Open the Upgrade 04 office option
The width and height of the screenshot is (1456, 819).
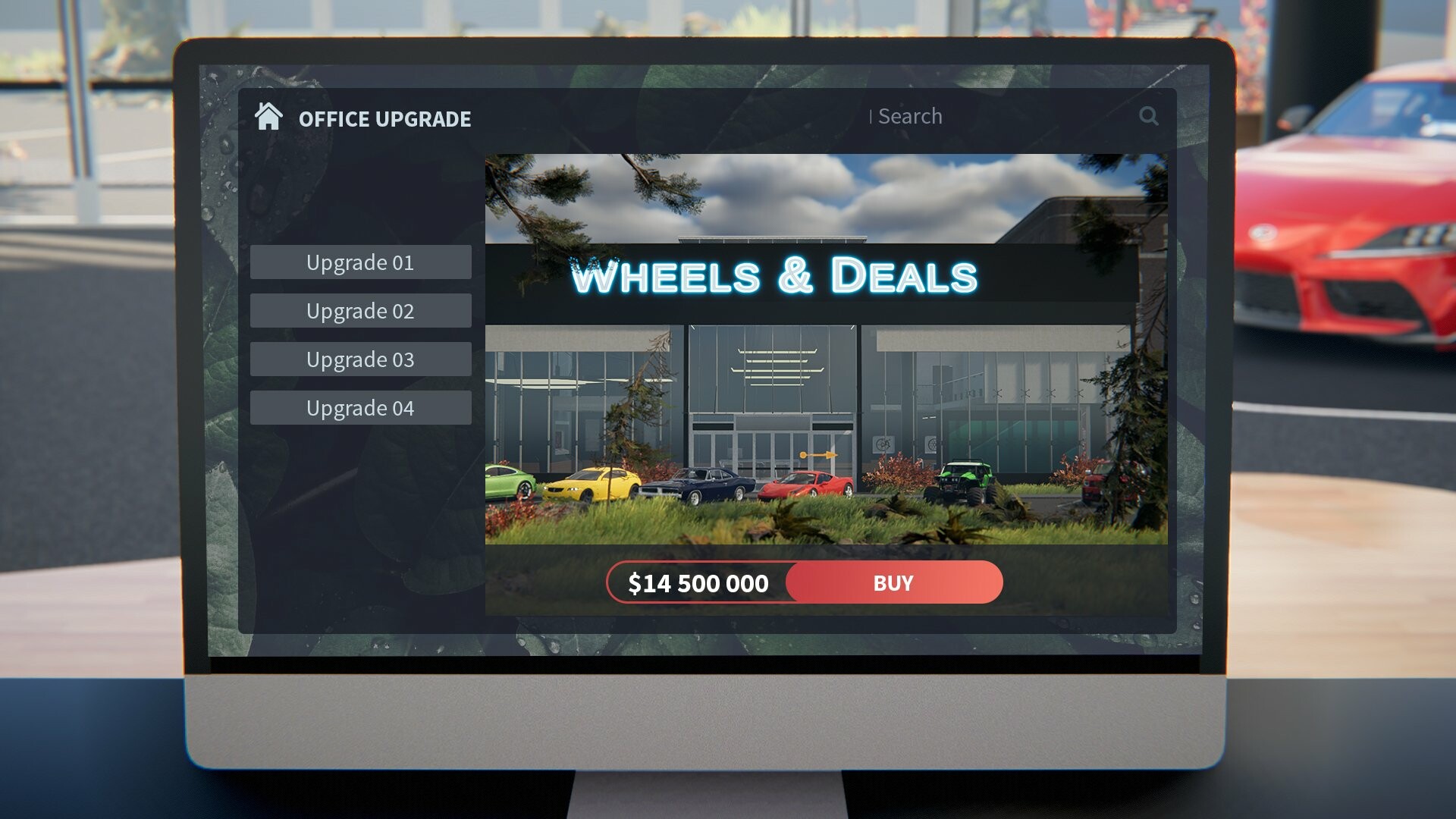click(x=360, y=407)
